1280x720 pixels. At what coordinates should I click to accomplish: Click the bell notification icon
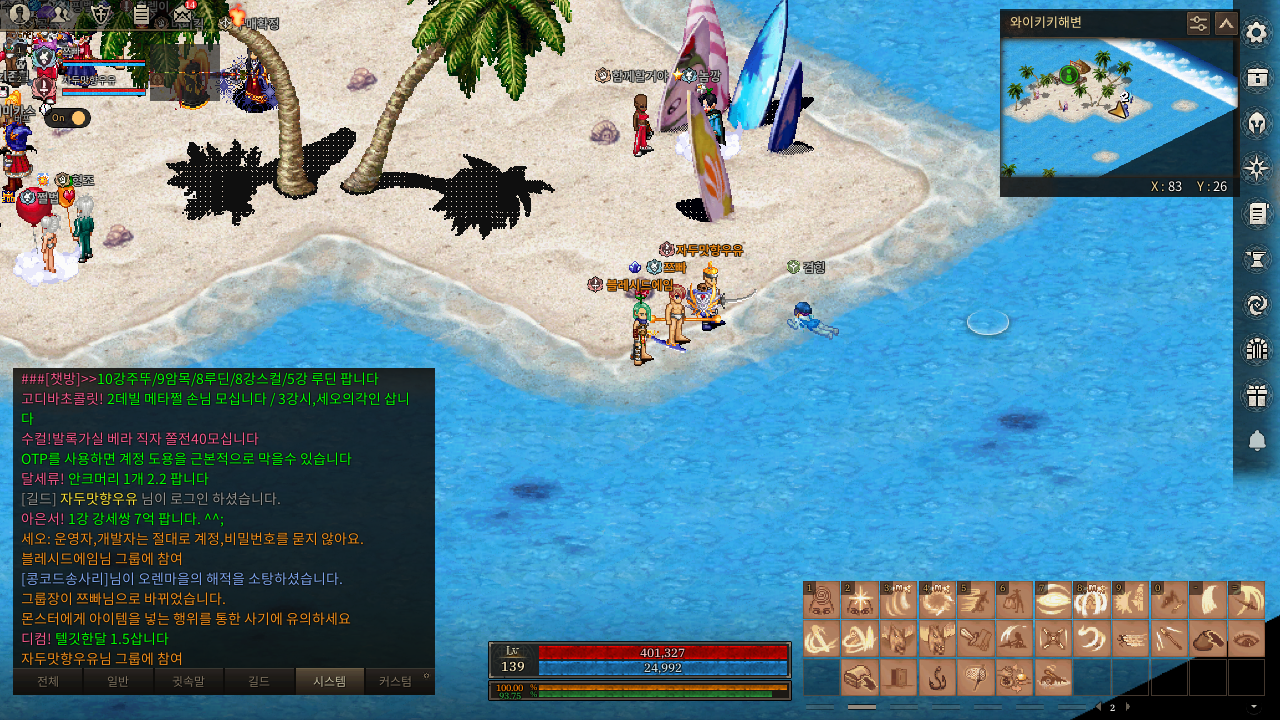pyautogui.click(x=1257, y=441)
